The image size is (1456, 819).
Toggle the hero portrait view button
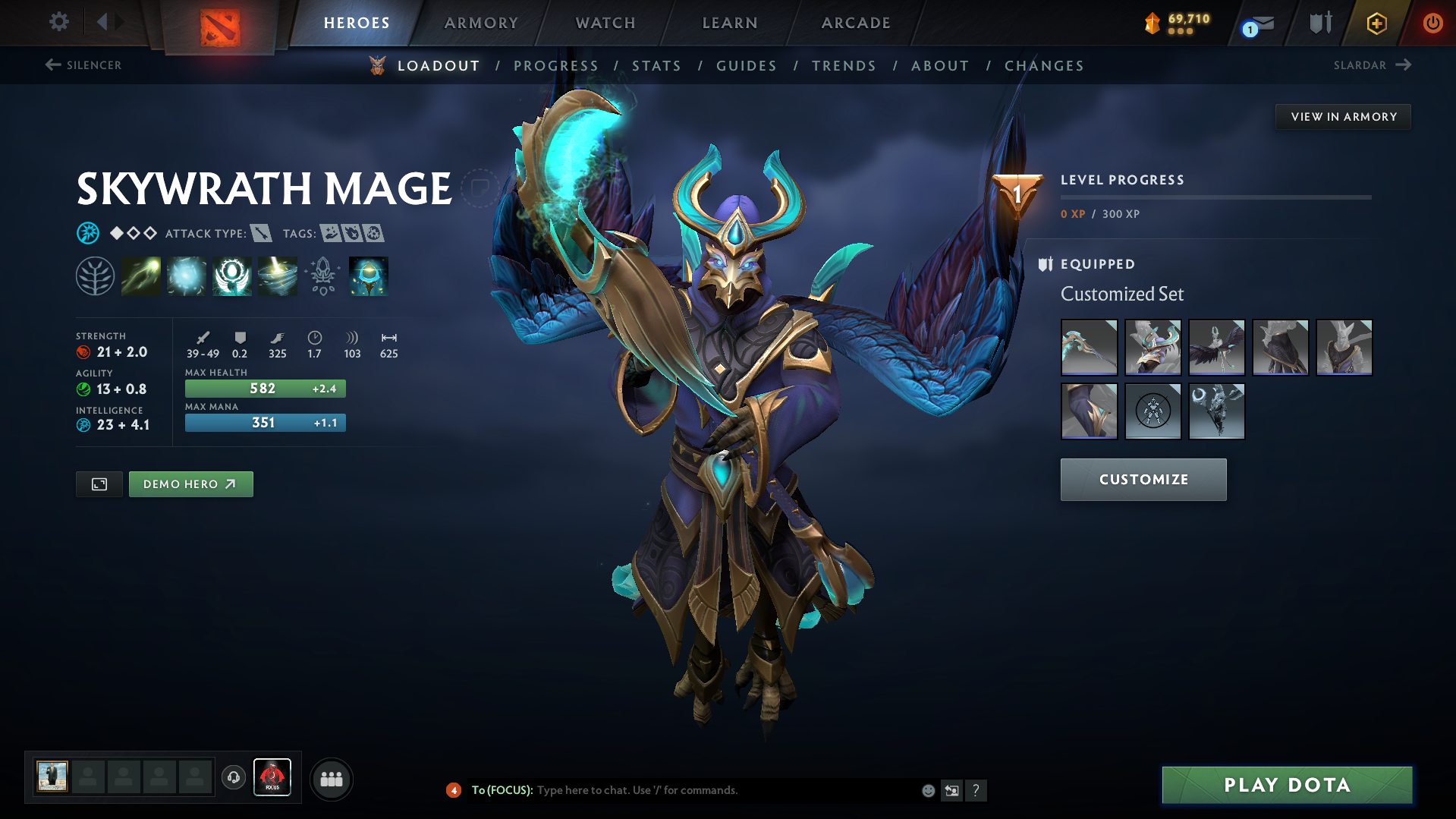tap(99, 484)
